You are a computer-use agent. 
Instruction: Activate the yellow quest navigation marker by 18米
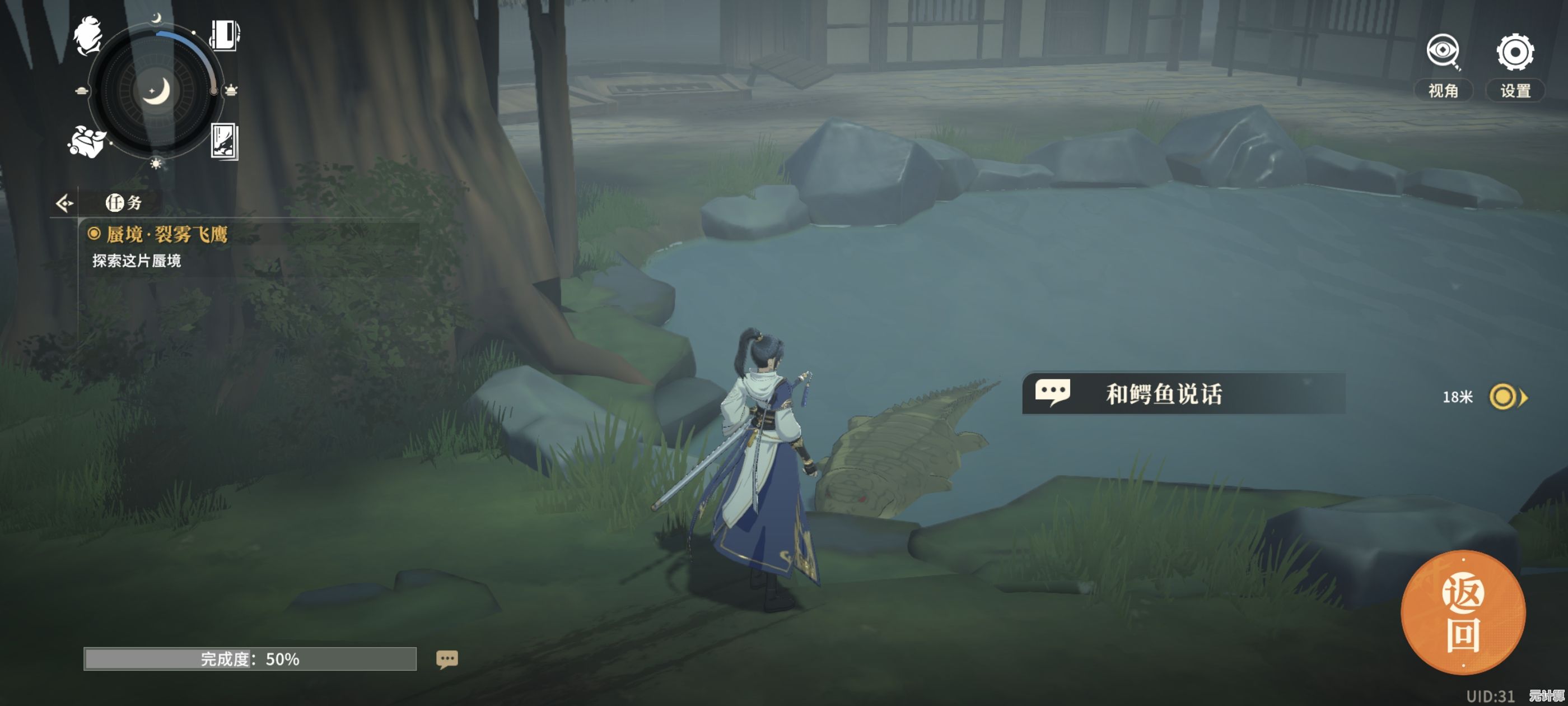click(x=1504, y=397)
